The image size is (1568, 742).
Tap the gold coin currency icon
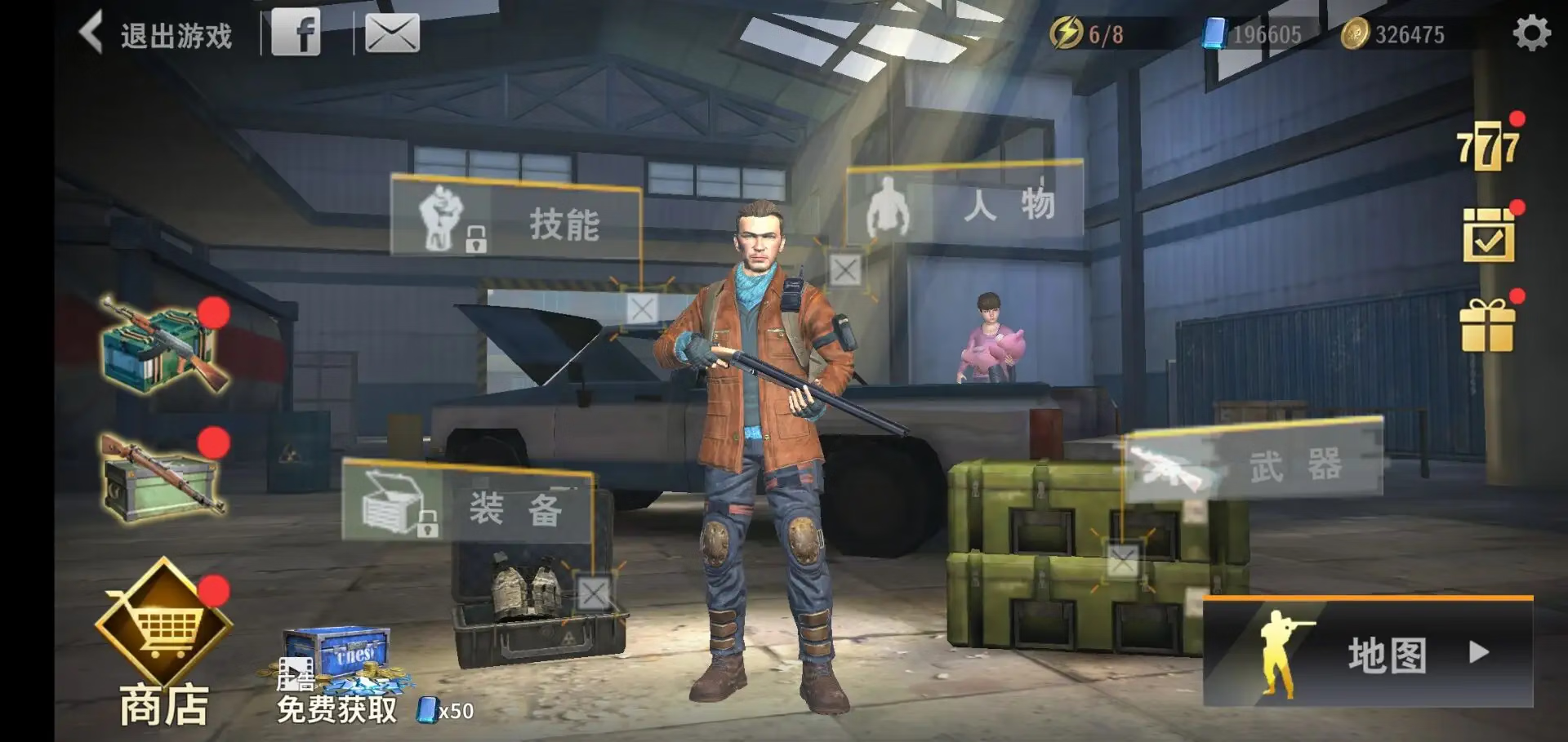(x=1355, y=34)
